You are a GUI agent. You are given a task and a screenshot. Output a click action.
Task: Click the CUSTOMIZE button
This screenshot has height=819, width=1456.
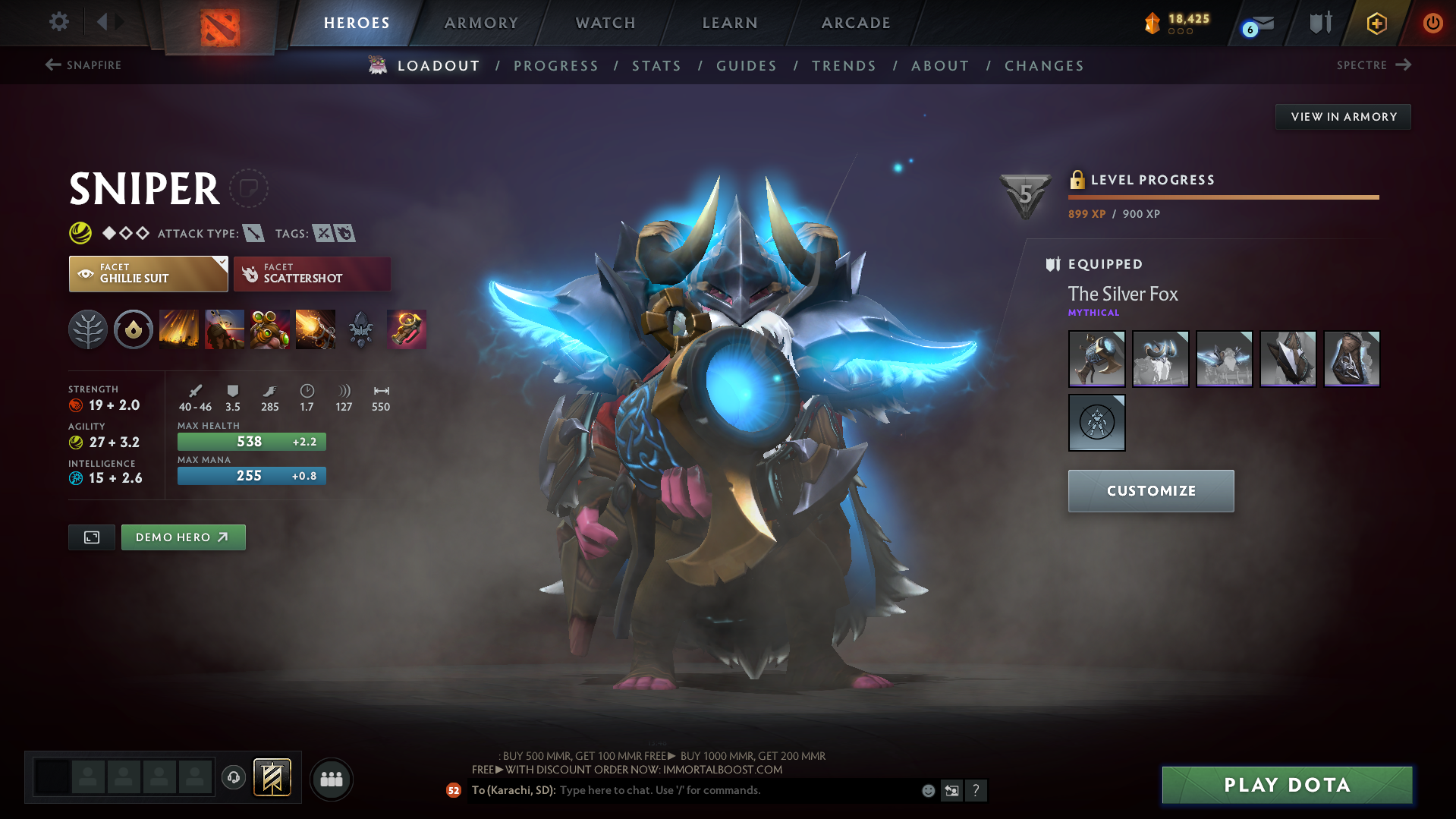click(1150, 490)
